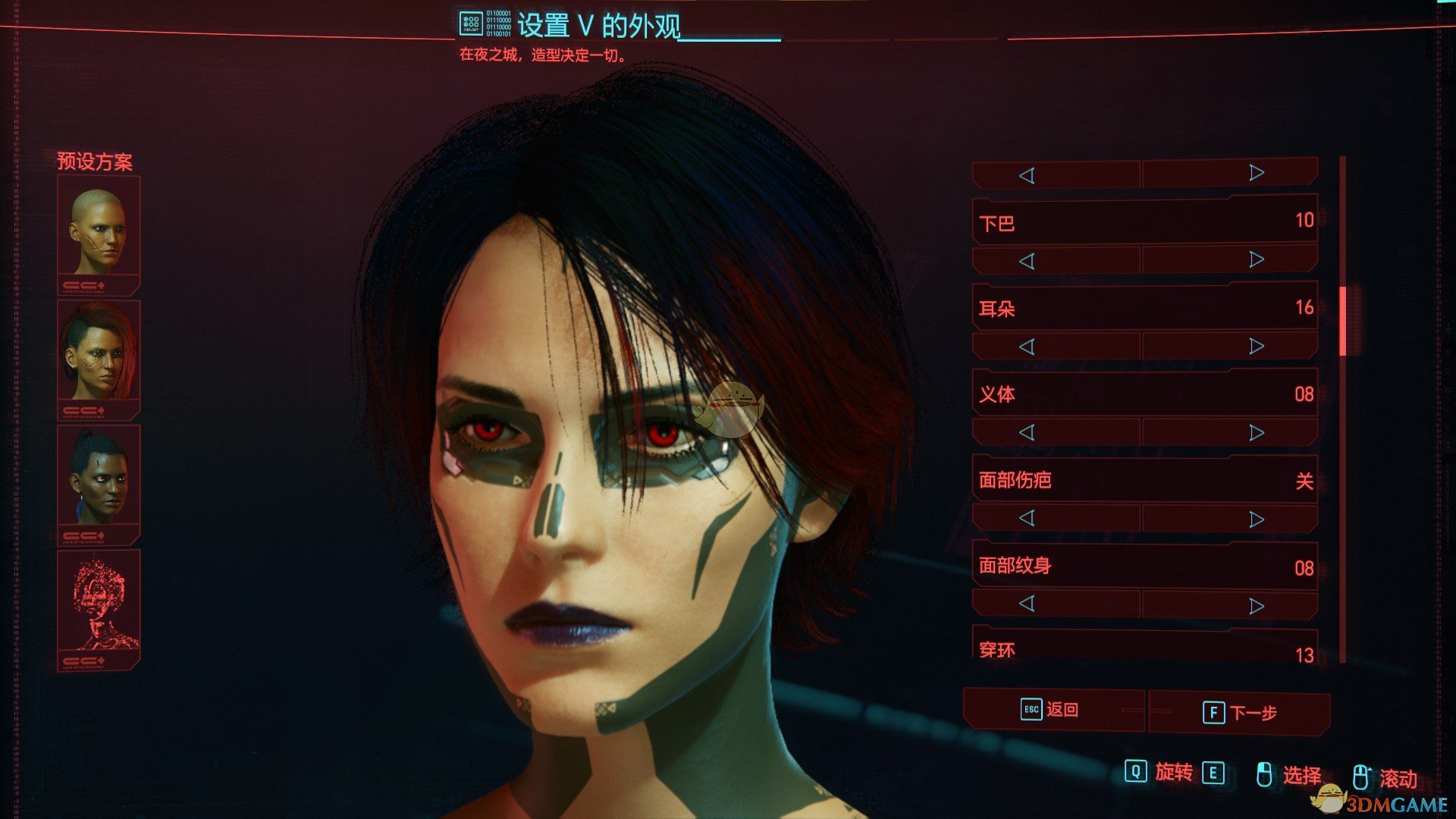Change 面部伤疤 (facial scars) with right arrow
The width and height of the screenshot is (1456, 819).
point(1257,519)
